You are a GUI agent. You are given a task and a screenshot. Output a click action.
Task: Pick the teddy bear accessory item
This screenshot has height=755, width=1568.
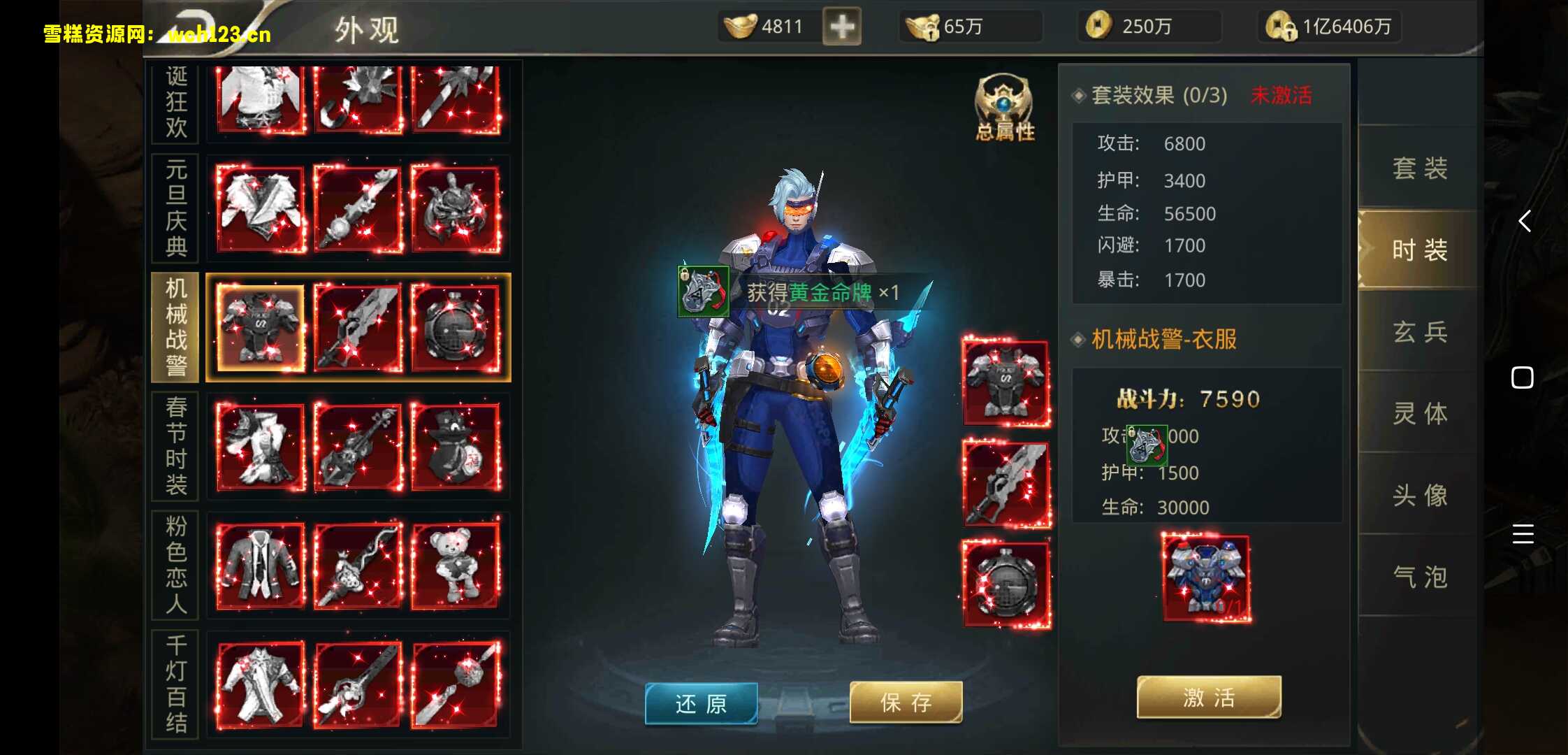(456, 565)
